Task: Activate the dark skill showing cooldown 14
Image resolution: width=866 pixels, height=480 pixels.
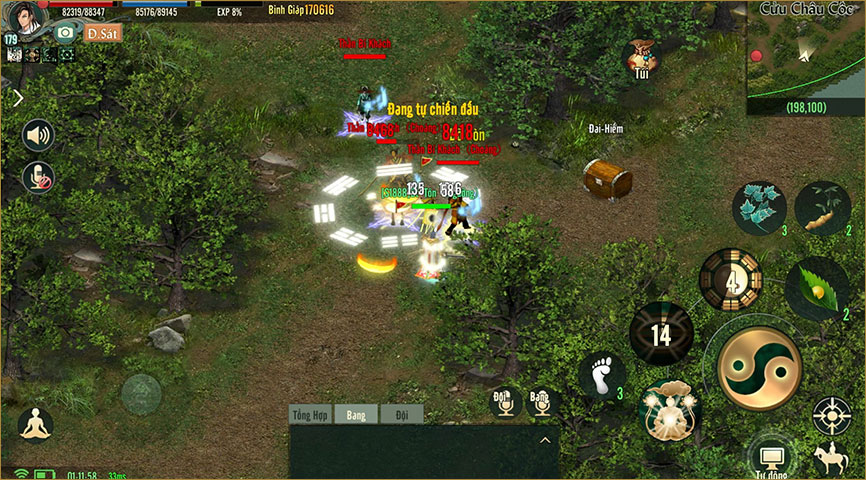Action: click(x=661, y=333)
